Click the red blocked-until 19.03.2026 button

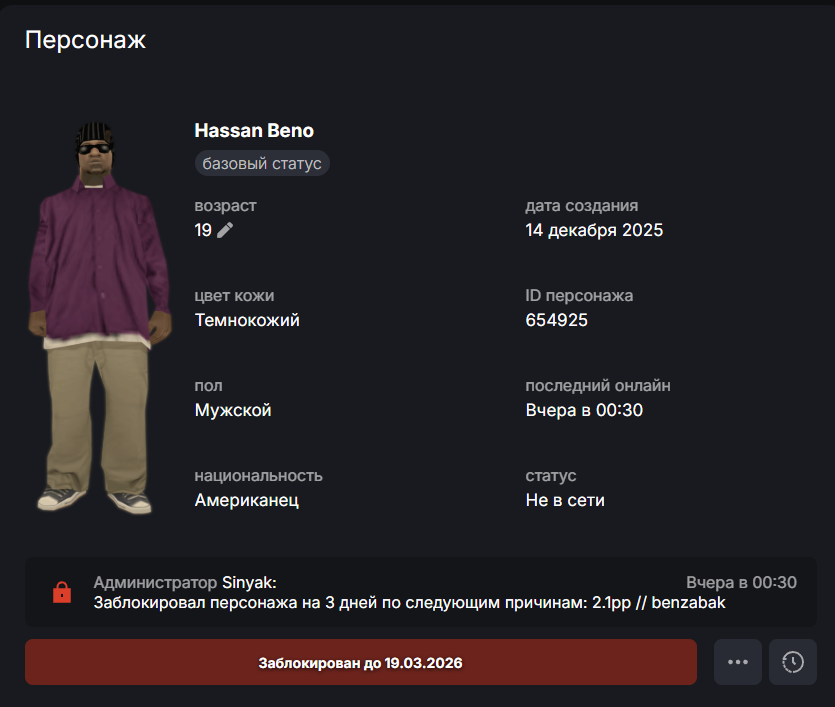360,662
